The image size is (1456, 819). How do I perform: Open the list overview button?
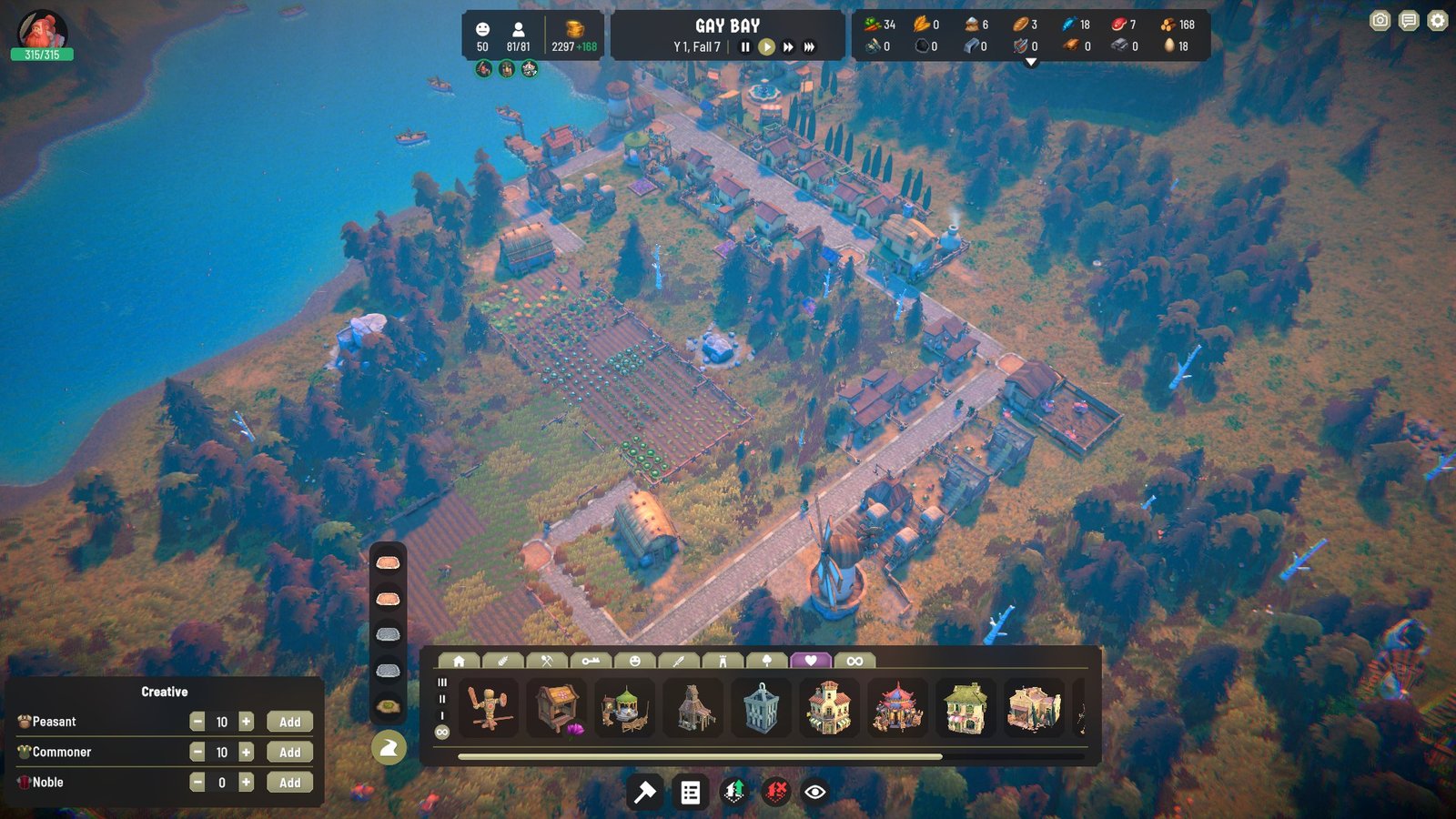[691, 793]
